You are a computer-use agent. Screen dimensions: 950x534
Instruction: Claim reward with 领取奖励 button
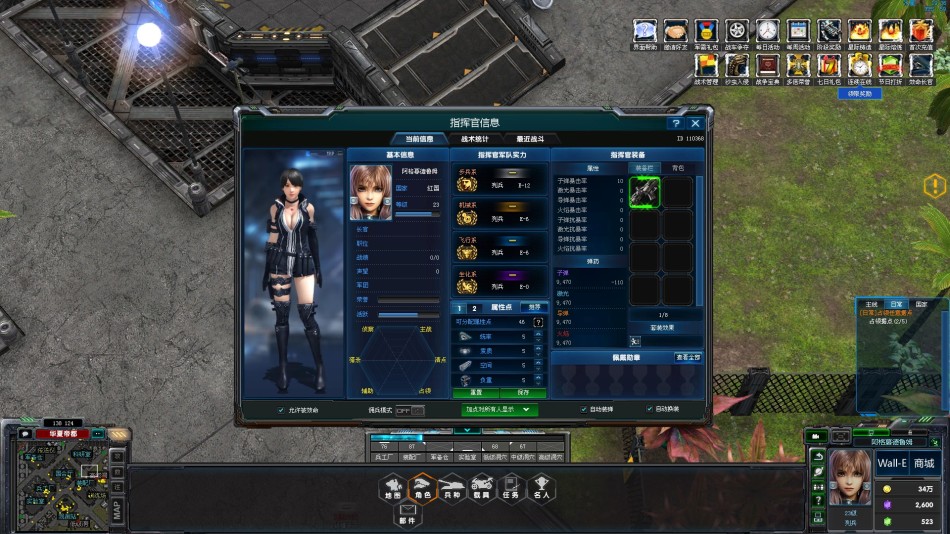pyautogui.click(x=859, y=93)
